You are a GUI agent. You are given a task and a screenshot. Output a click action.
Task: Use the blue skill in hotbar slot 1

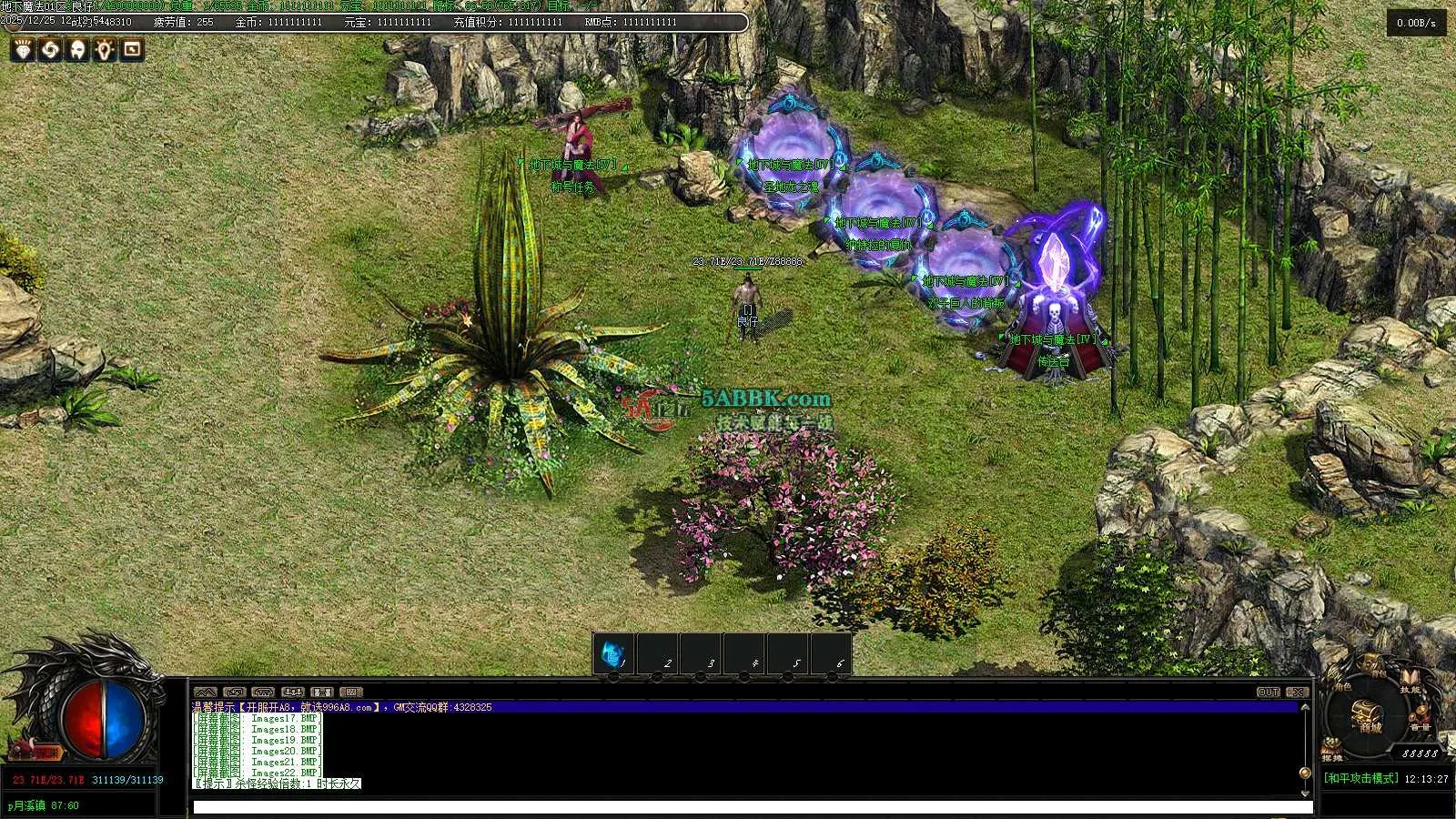click(613, 653)
